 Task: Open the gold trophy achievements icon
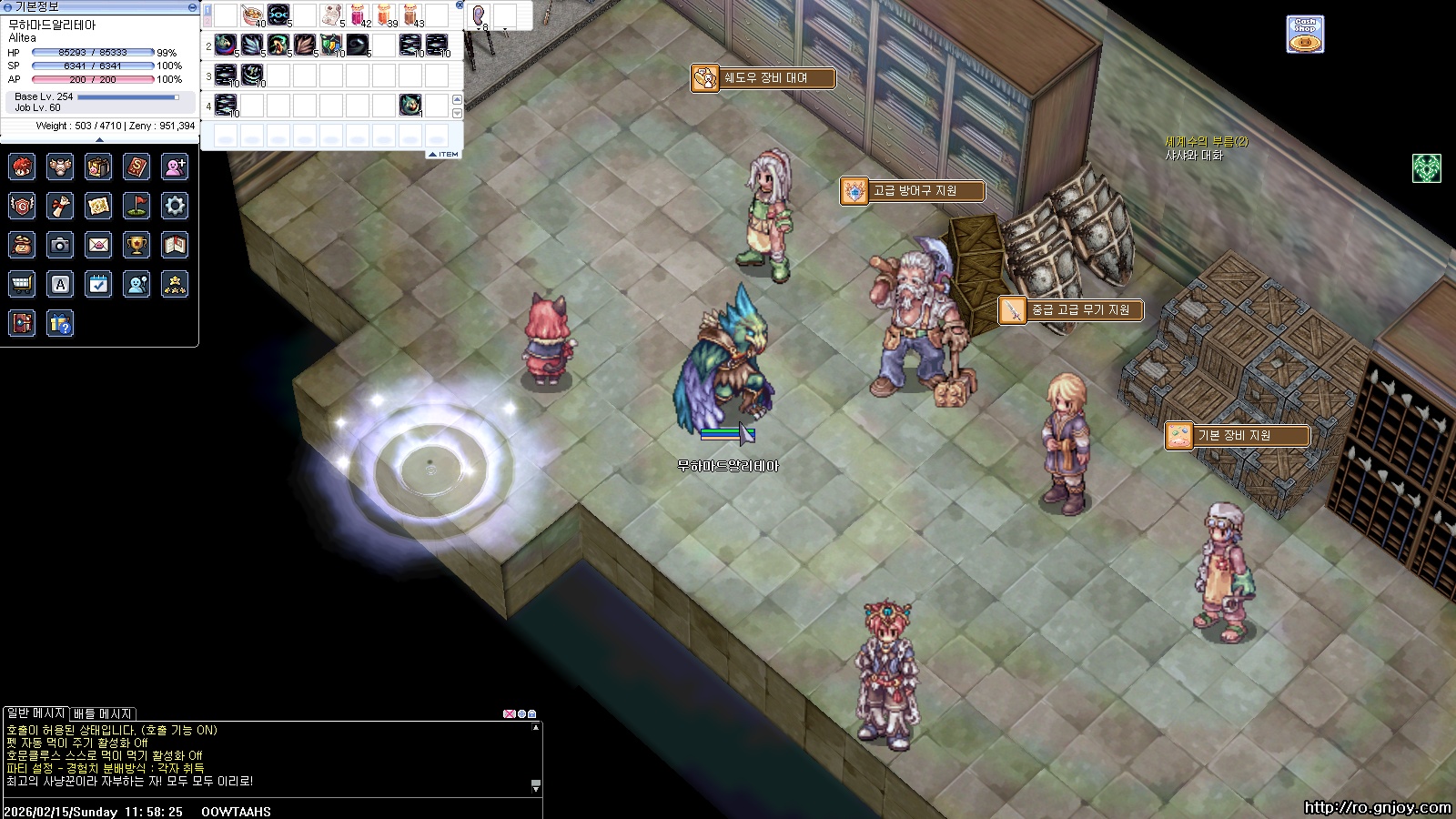coord(136,245)
